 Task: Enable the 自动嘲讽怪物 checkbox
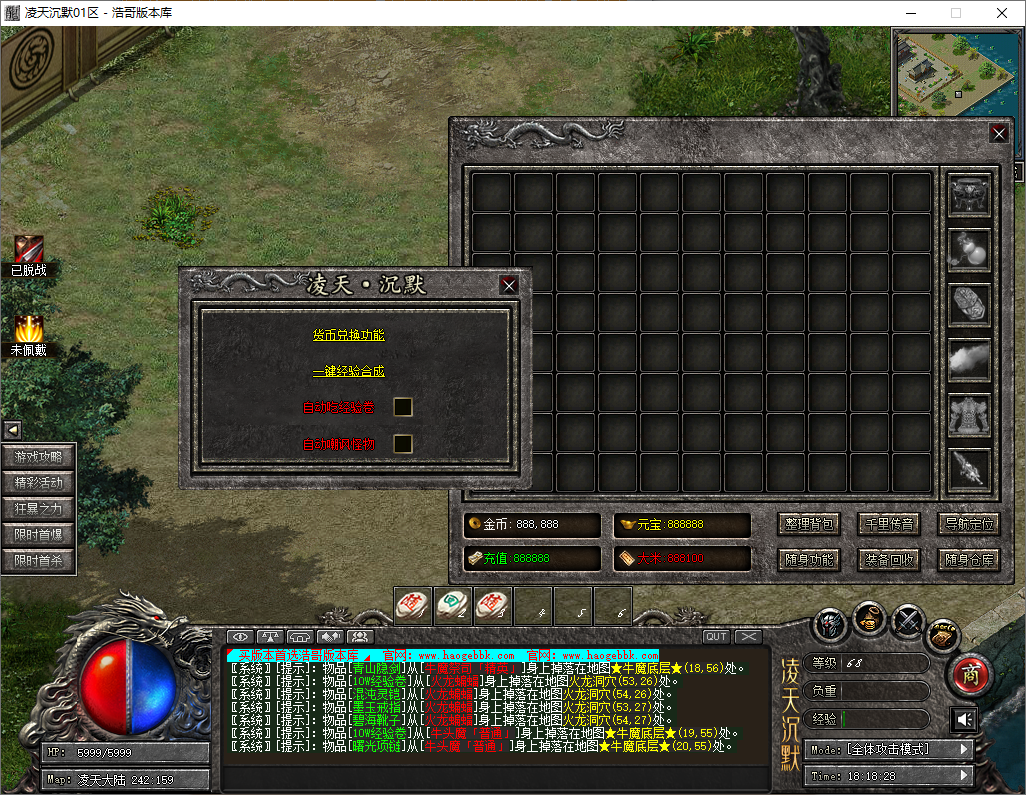[x=403, y=443]
